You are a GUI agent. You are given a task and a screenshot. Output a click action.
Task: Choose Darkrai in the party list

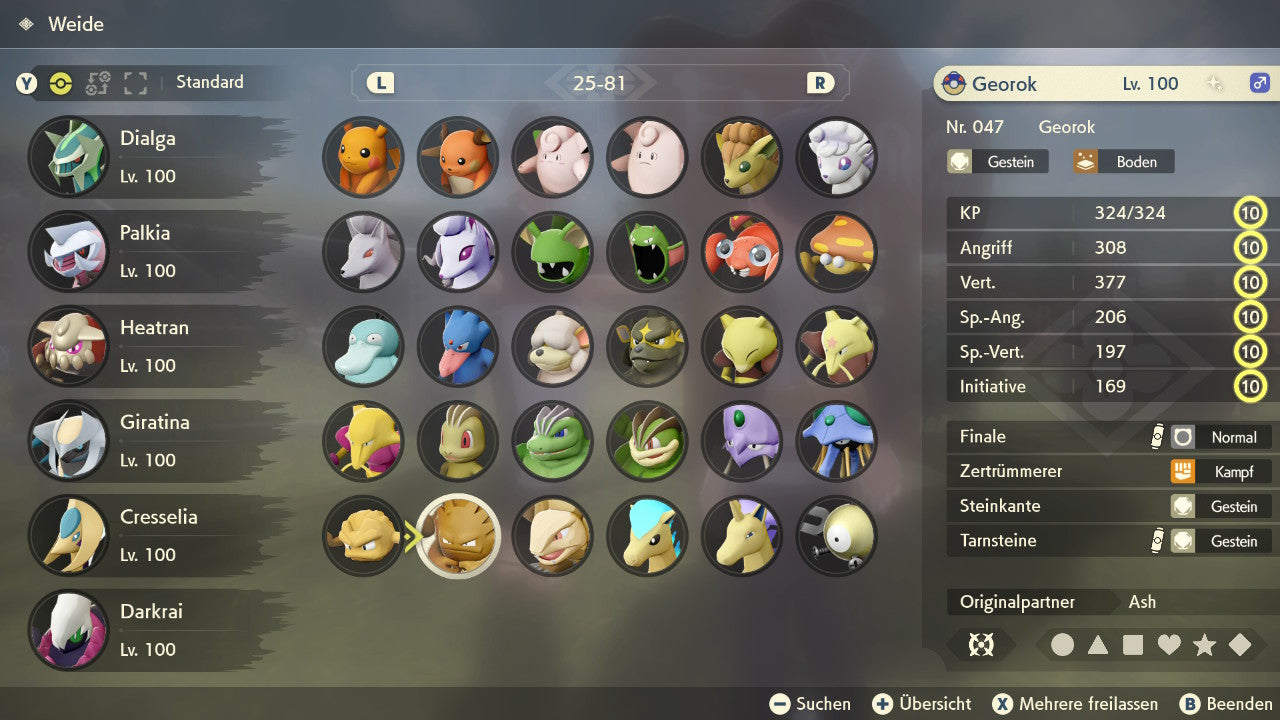coord(150,630)
